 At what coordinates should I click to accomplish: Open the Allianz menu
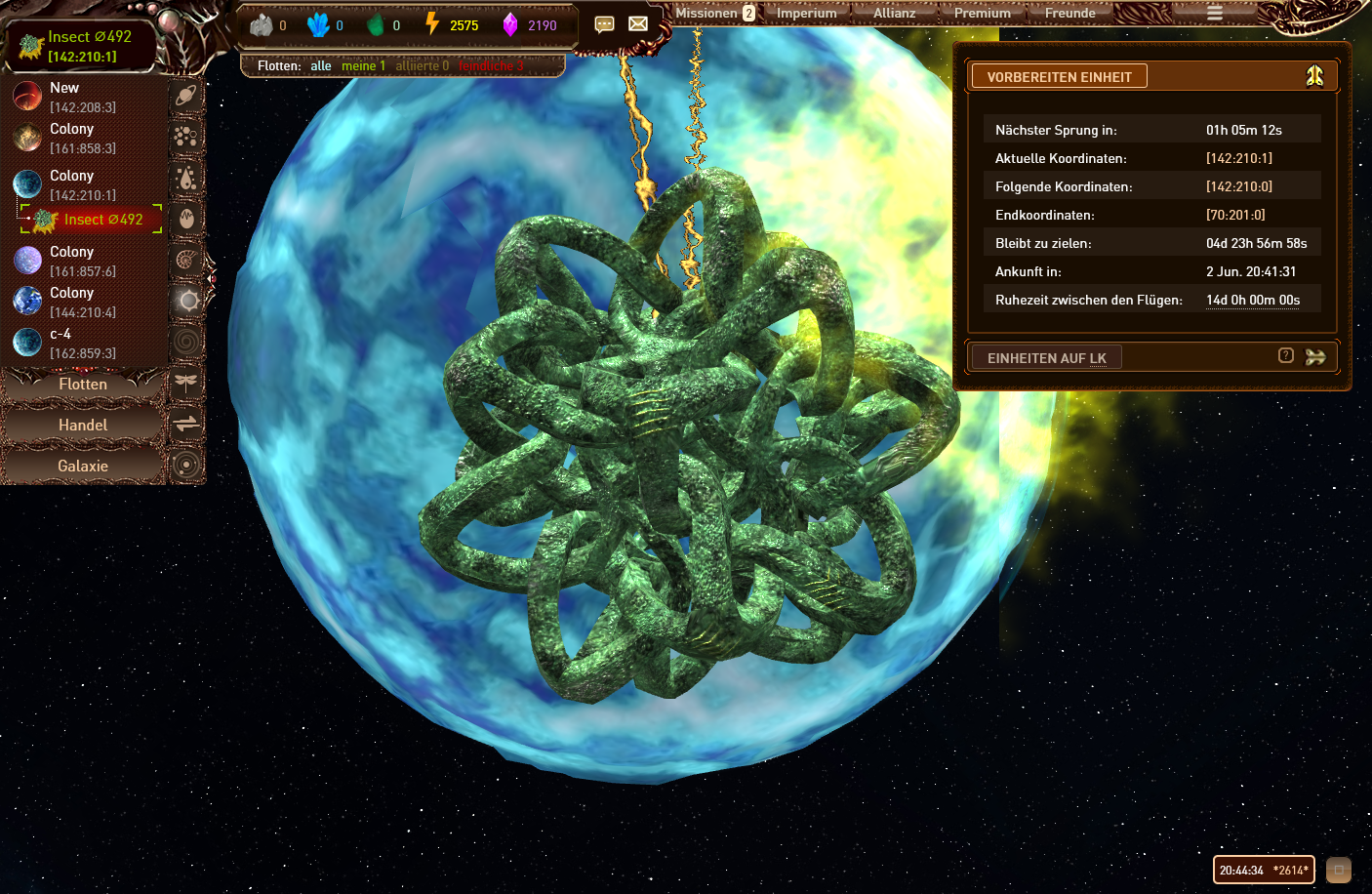coord(894,14)
